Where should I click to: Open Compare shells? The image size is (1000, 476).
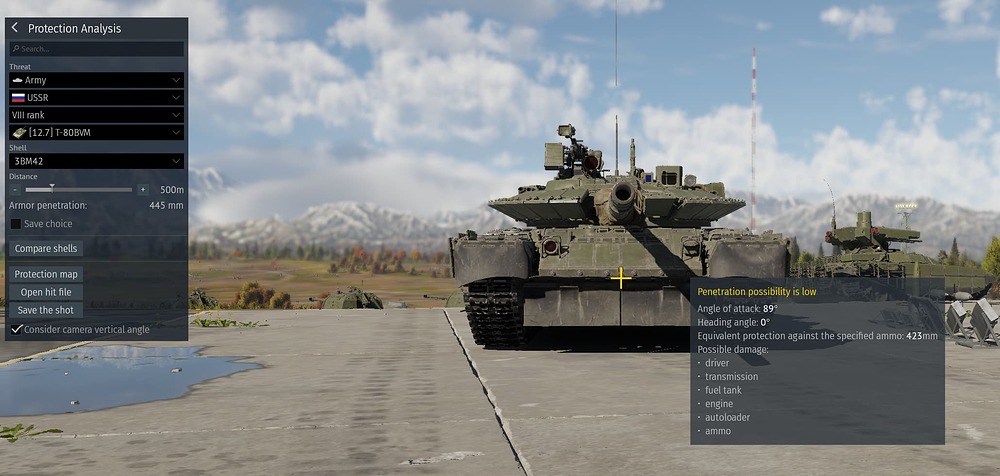click(x=47, y=248)
